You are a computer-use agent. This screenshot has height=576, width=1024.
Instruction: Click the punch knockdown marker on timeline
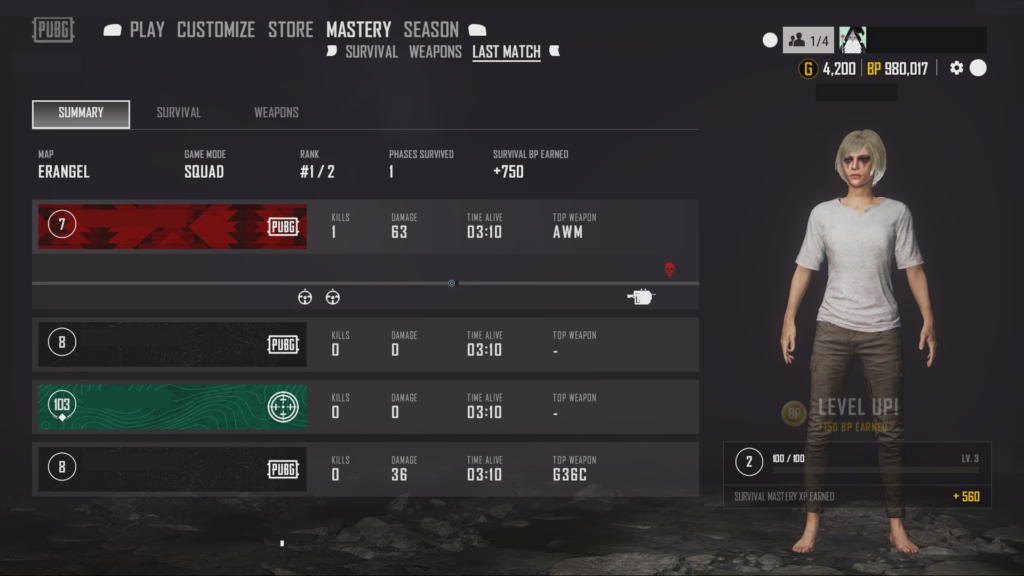[641, 296]
